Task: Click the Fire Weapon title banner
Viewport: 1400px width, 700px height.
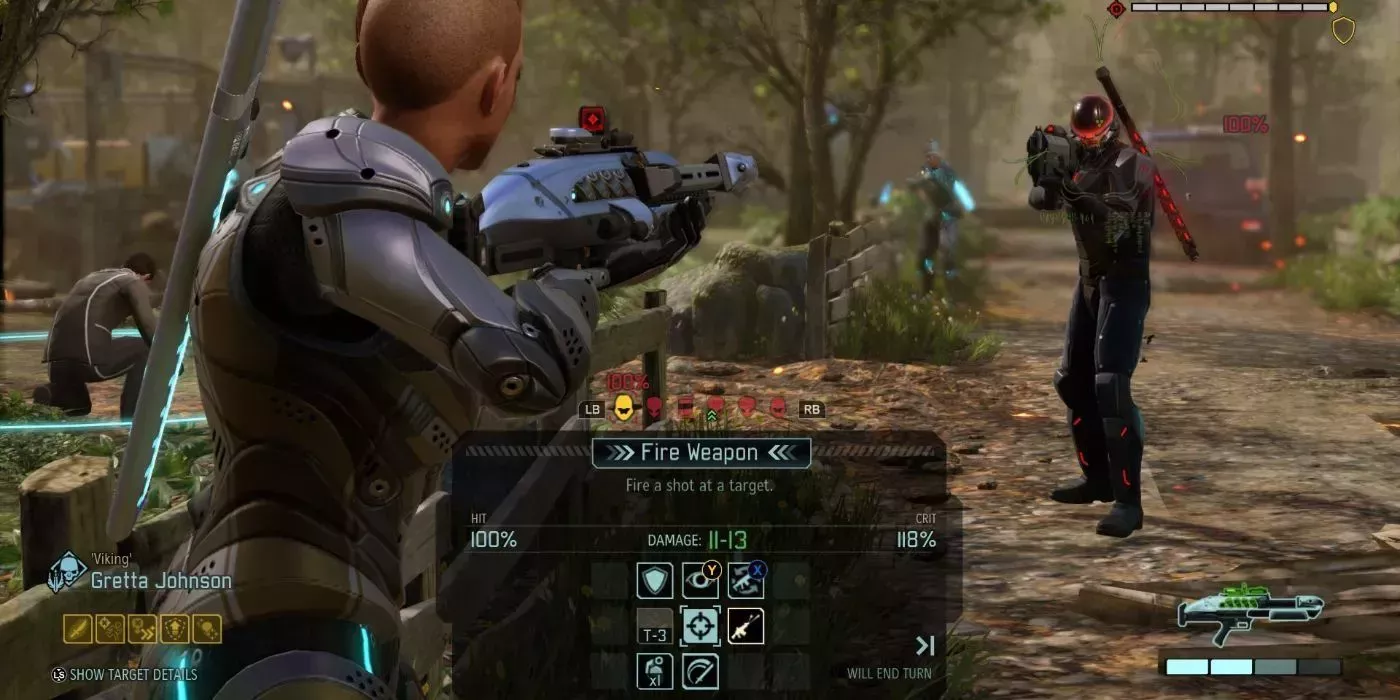Action: [700, 453]
